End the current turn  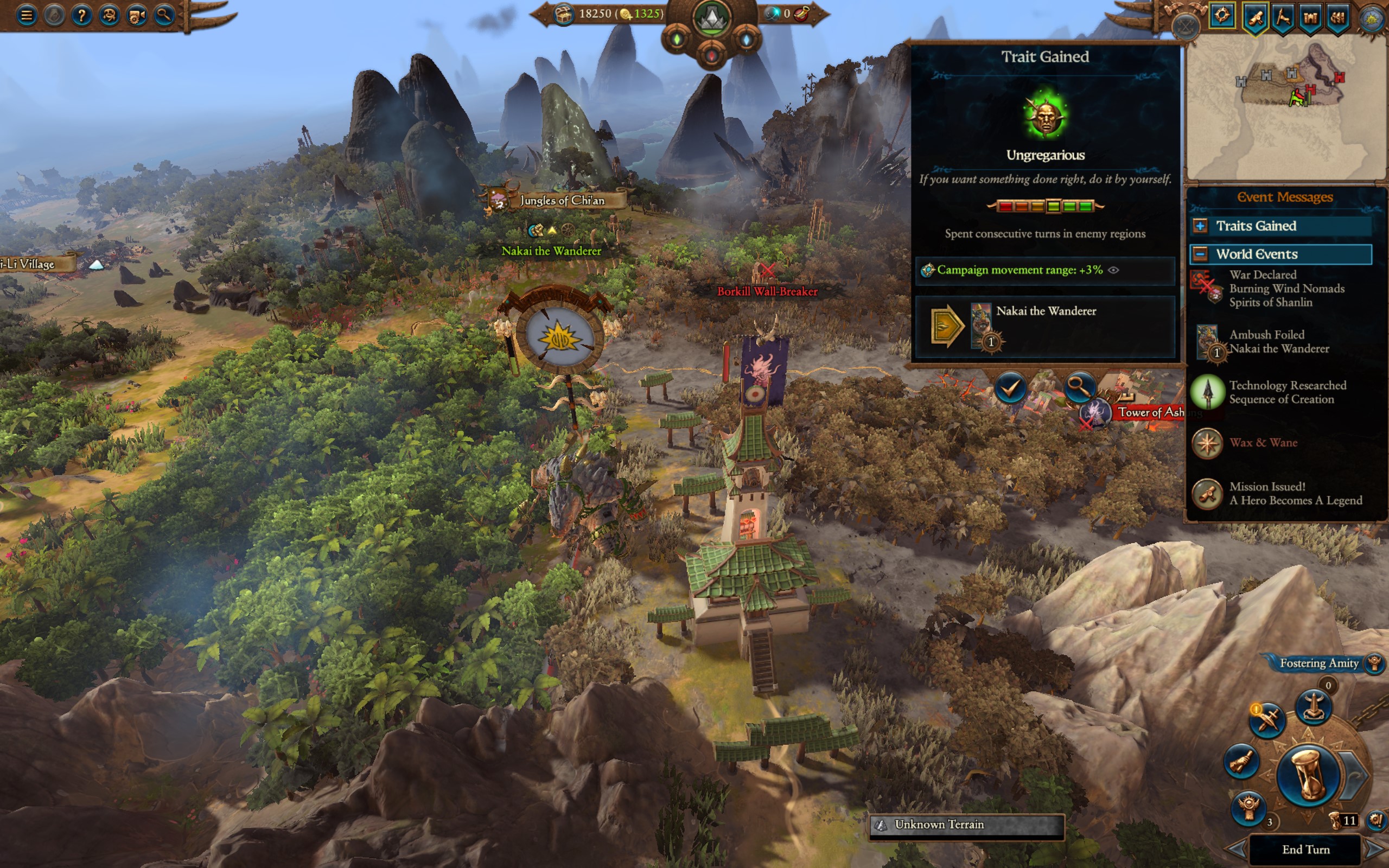(x=1305, y=850)
